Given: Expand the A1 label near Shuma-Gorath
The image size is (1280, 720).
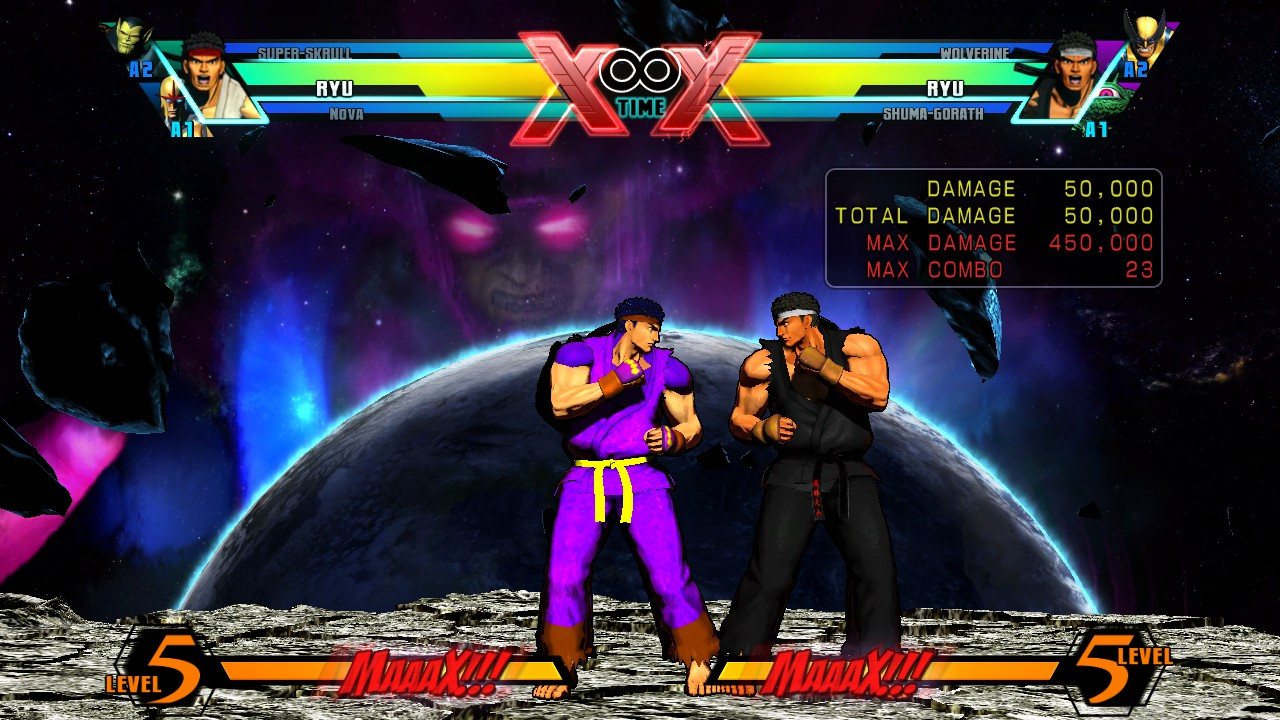Looking at the screenshot, I should pyautogui.click(x=1095, y=130).
